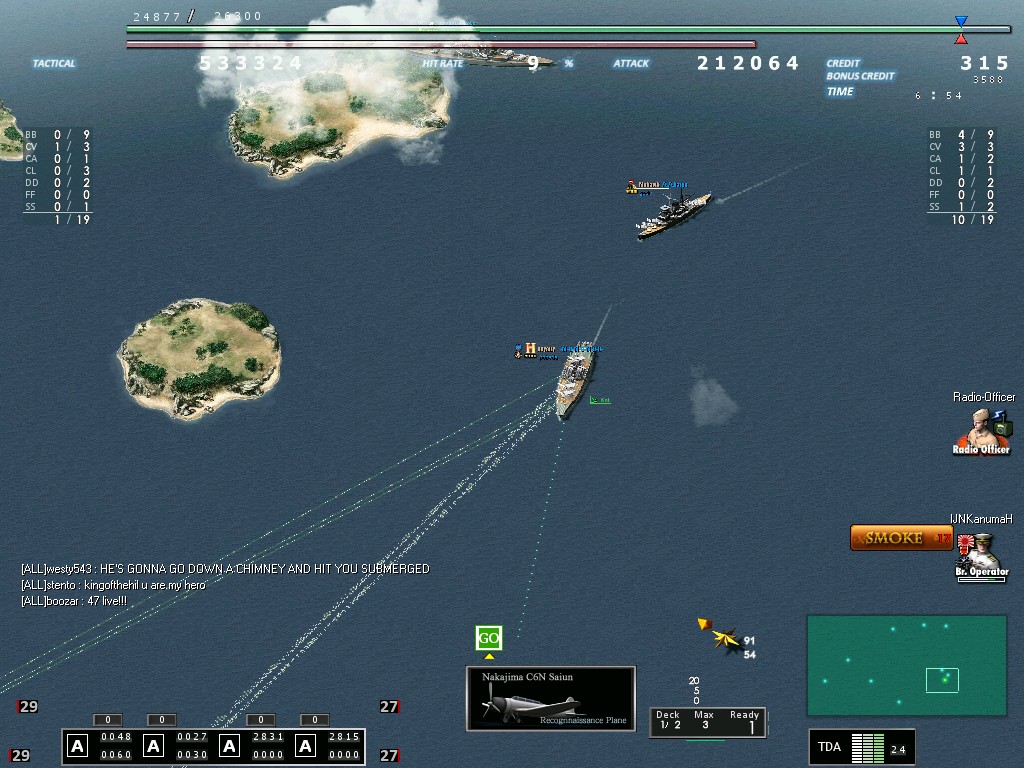This screenshot has width=1024, height=768.
Task: Click the Deck/Max/Ready aircraft panel
Action: [706, 721]
